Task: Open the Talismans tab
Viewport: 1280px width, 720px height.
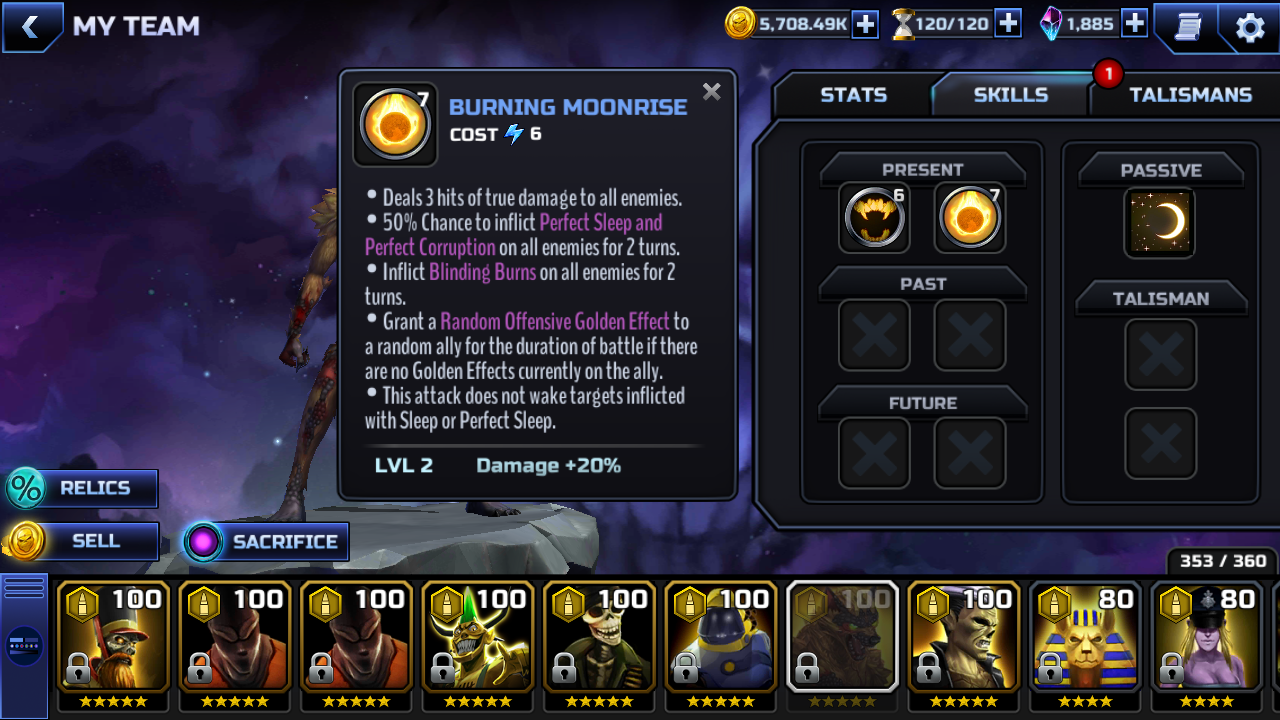Action: (1189, 95)
